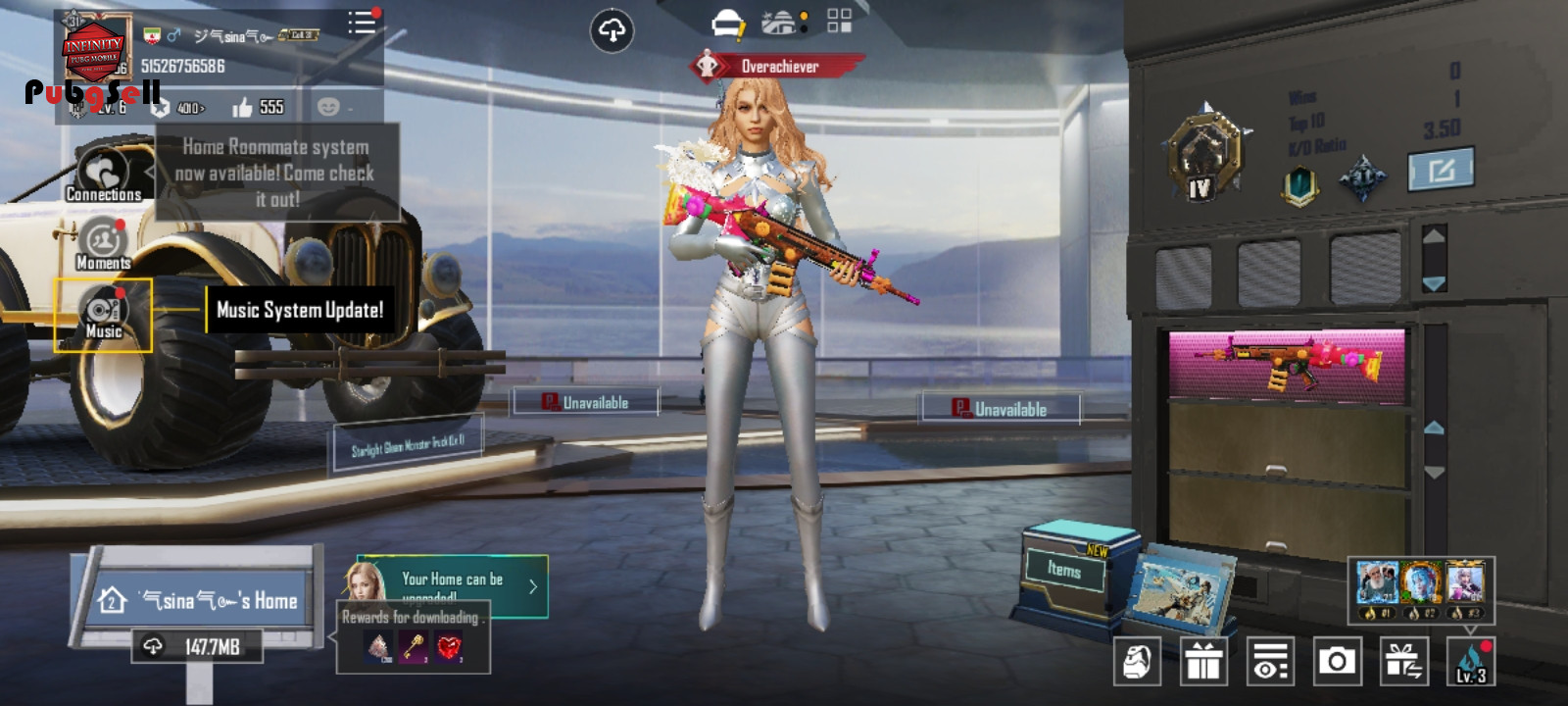The image size is (1568, 706).
Task: Open the list menu beside the player name
Action: 361,23
